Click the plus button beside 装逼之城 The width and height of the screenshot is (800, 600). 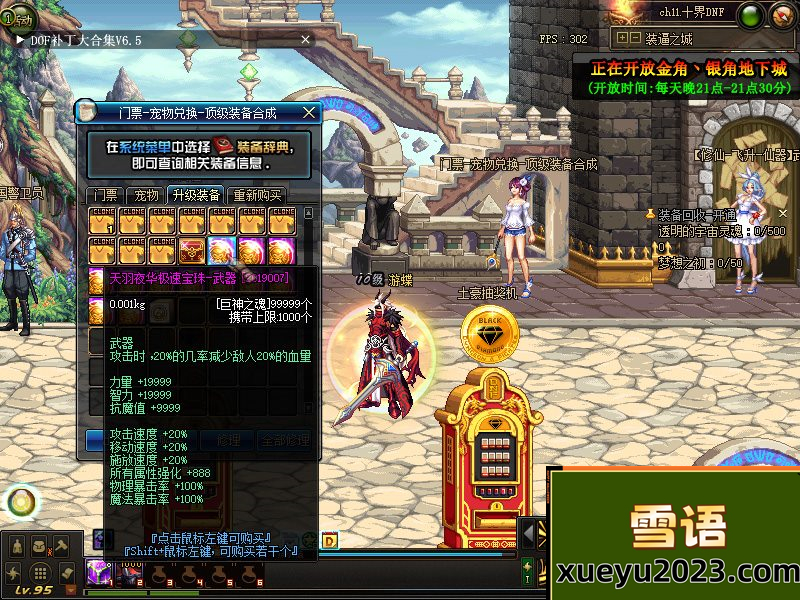pos(622,38)
